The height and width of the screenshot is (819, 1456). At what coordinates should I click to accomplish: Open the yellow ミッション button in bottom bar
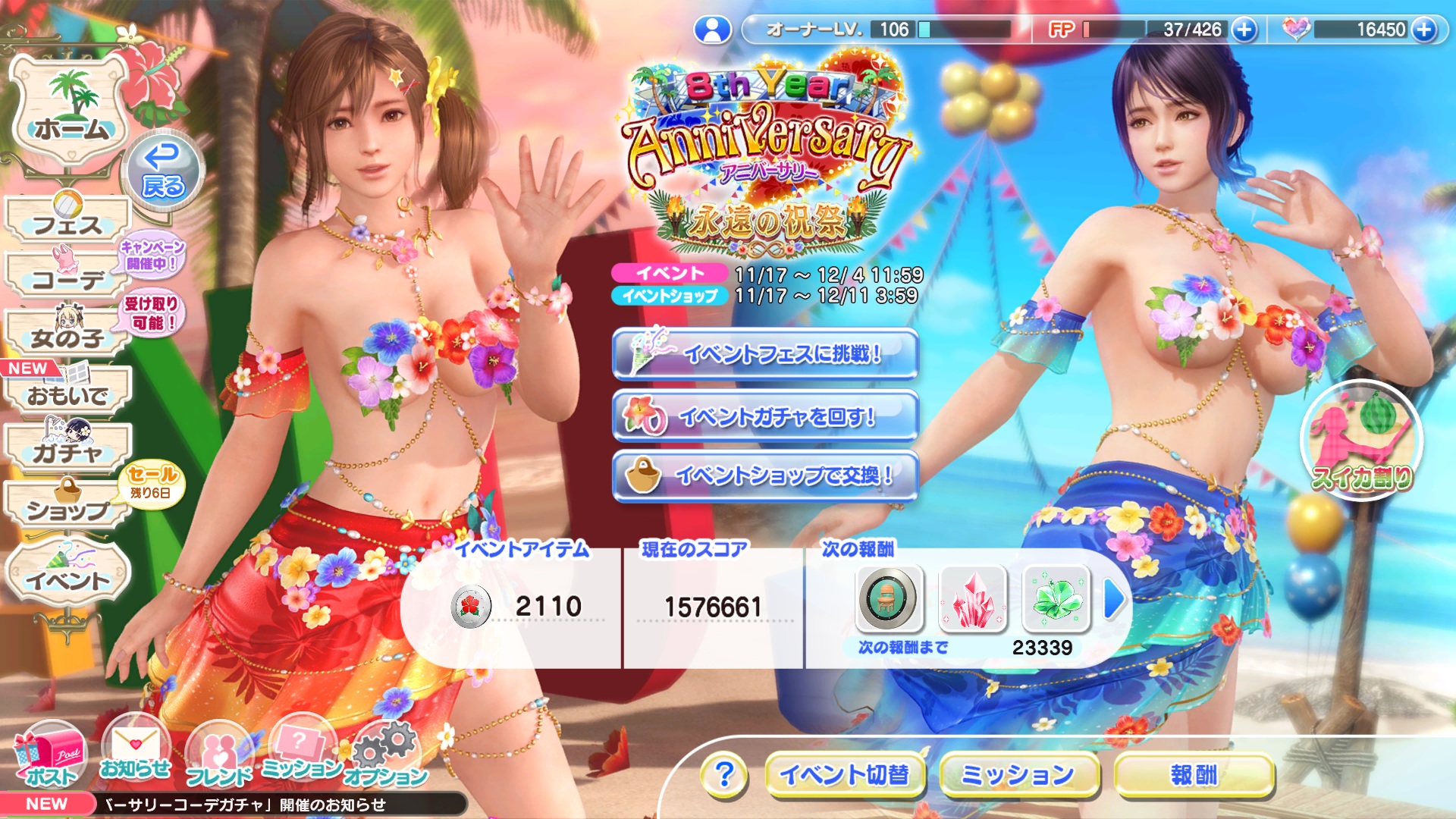(x=1018, y=775)
